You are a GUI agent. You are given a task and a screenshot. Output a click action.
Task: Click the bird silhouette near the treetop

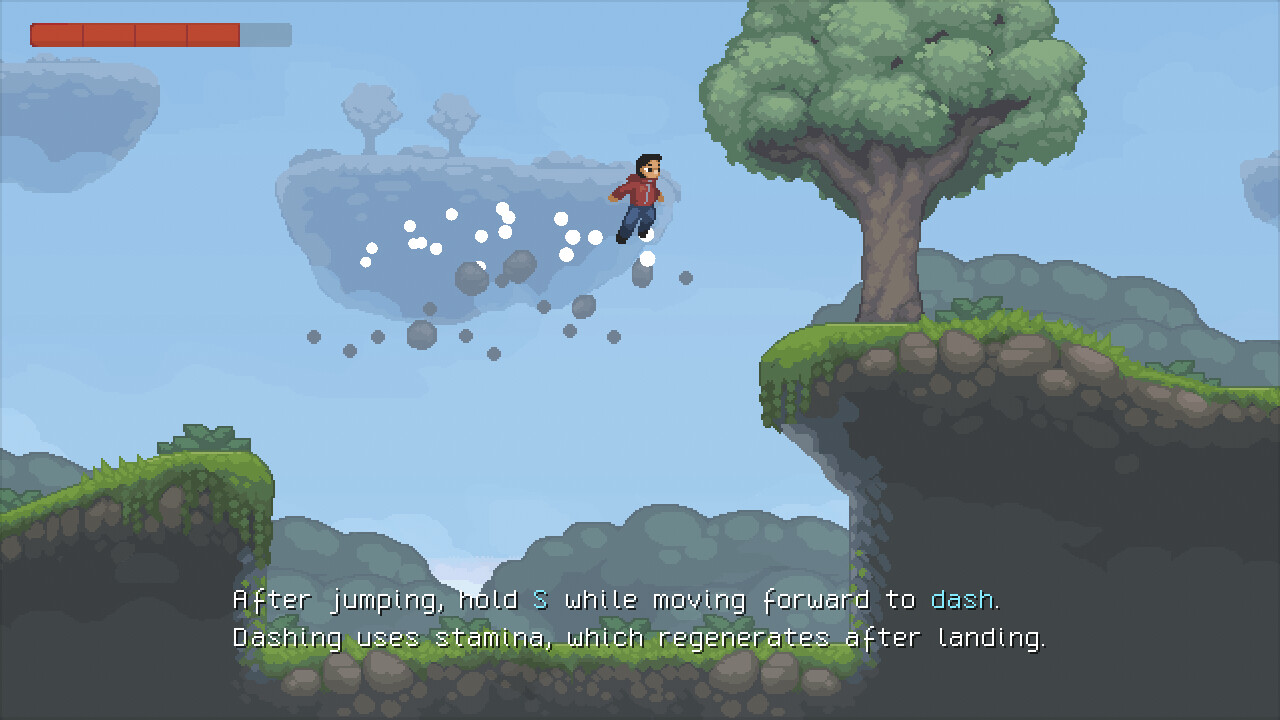point(999,19)
